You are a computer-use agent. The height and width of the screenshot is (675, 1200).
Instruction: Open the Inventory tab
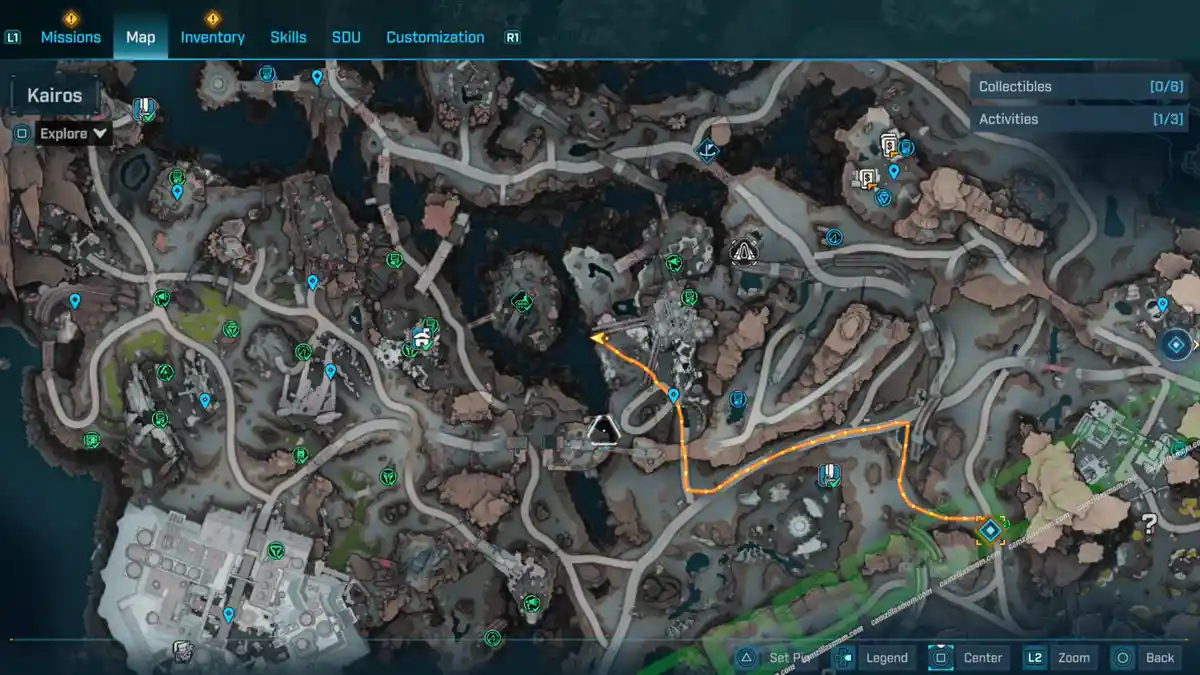[212, 37]
